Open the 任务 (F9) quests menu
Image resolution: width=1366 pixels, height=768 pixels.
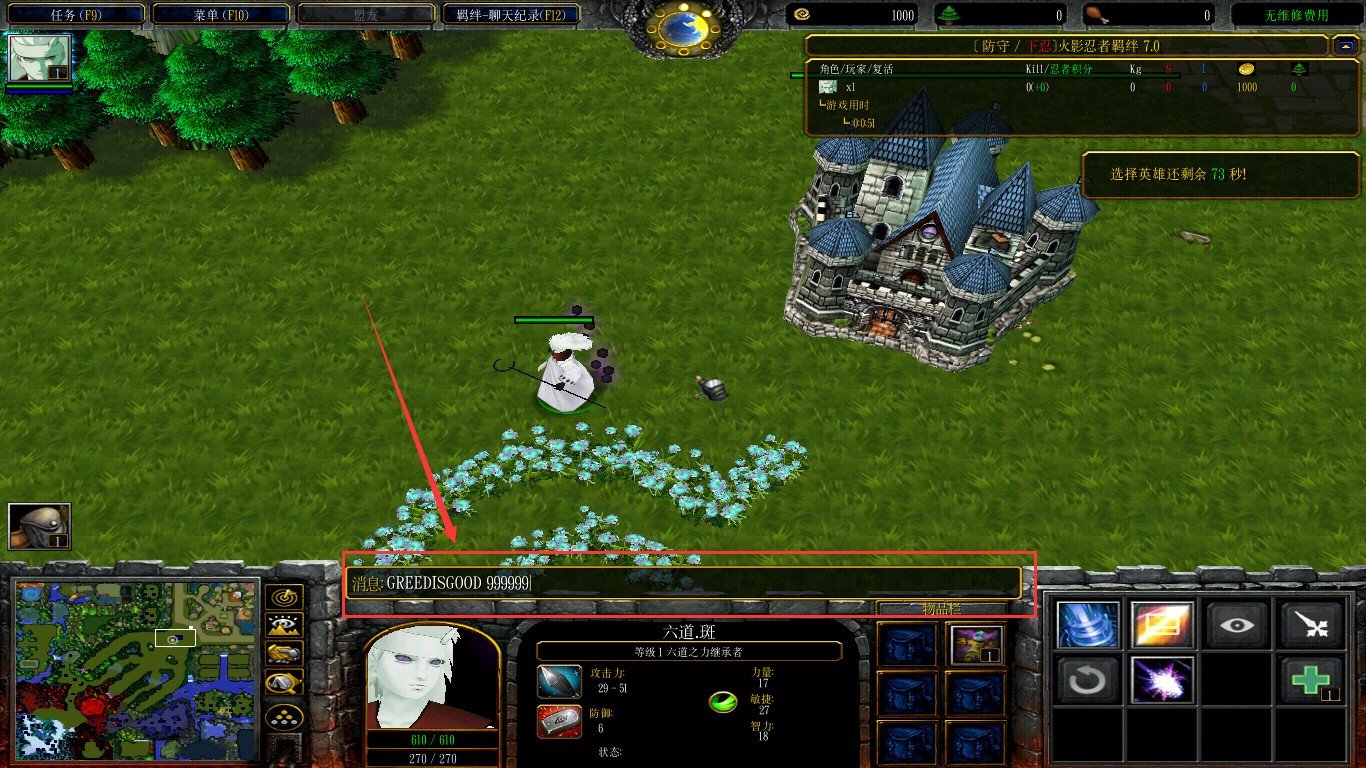tap(77, 15)
